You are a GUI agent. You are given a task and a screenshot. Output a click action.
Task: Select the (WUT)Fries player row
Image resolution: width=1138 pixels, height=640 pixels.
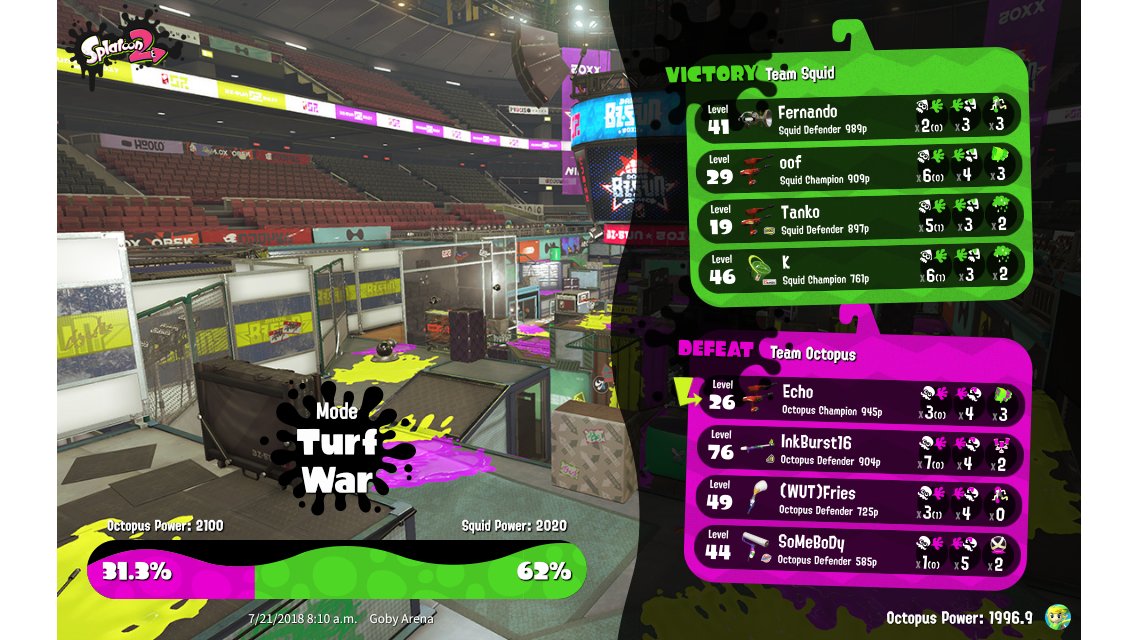pyautogui.click(x=860, y=498)
